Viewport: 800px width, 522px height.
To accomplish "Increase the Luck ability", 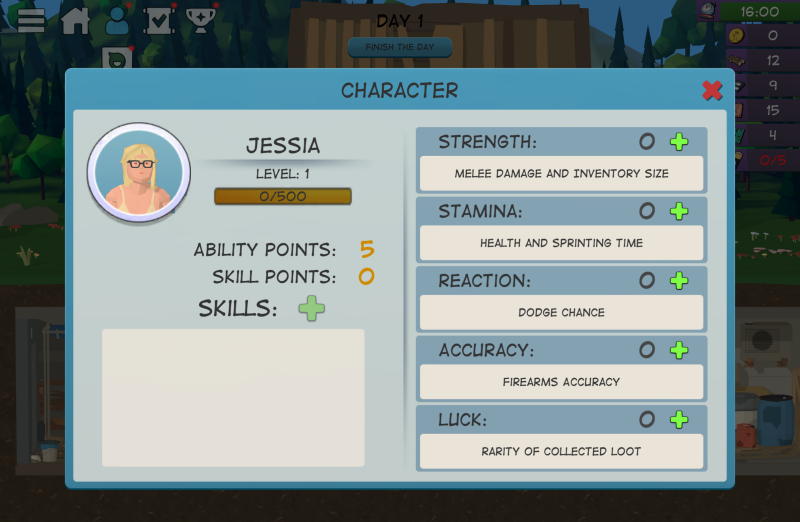I will point(679,420).
